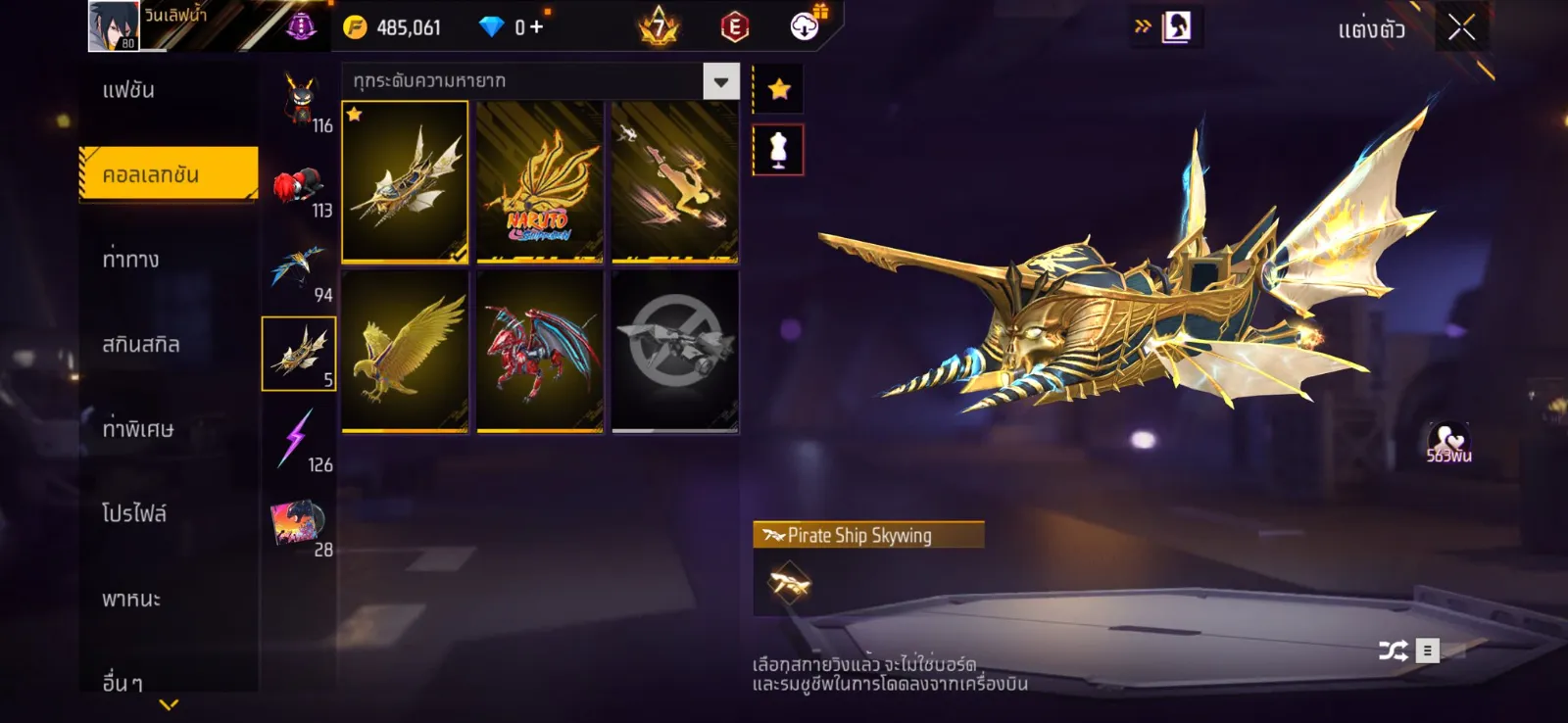
Task: Open the rarity filter dropdown
Action: click(720, 81)
